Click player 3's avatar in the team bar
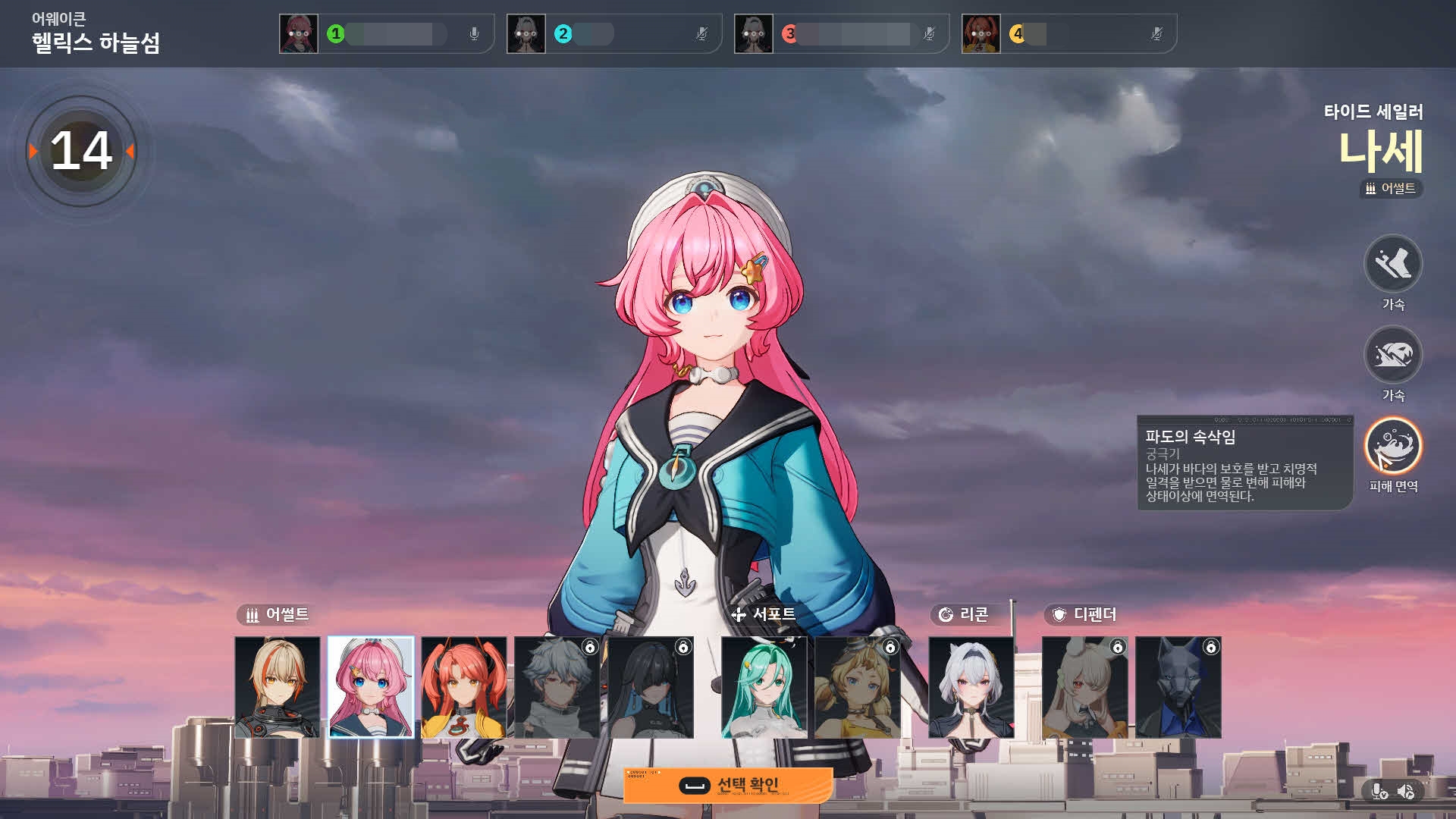The height and width of the screenshot is (819, 1456). tap(754, 34)
